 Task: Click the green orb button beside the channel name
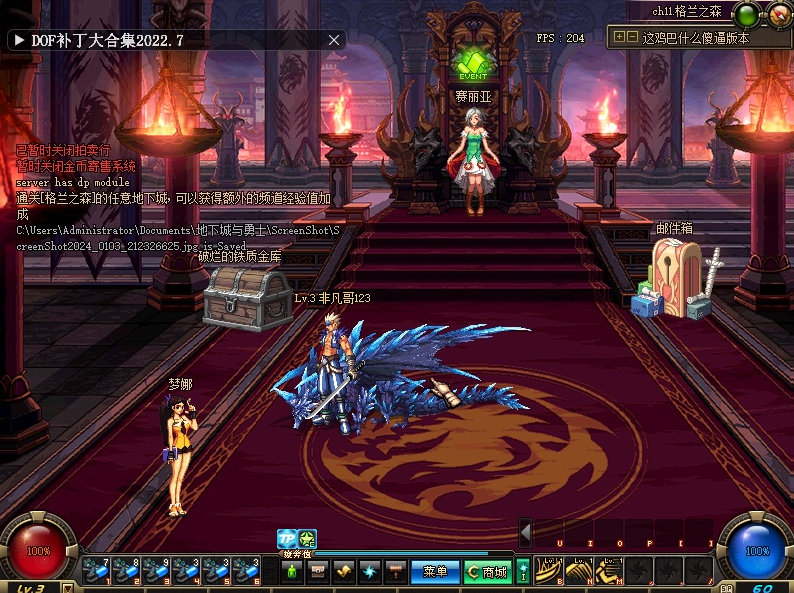tap(746, 14)
